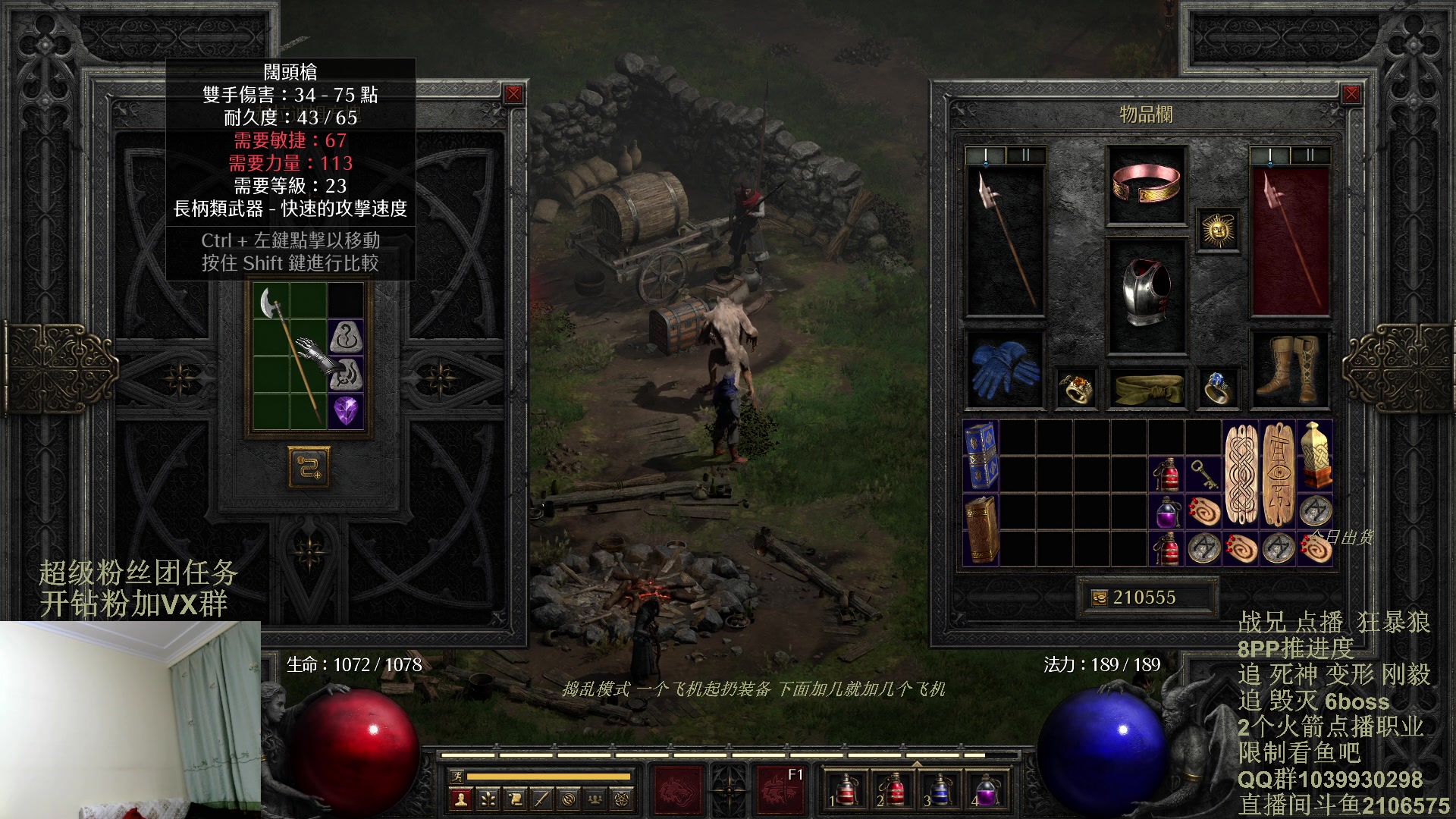Close the Horadric Cube panel
The height and width of the screenshot is (819, 1456).
click(513, 94)
